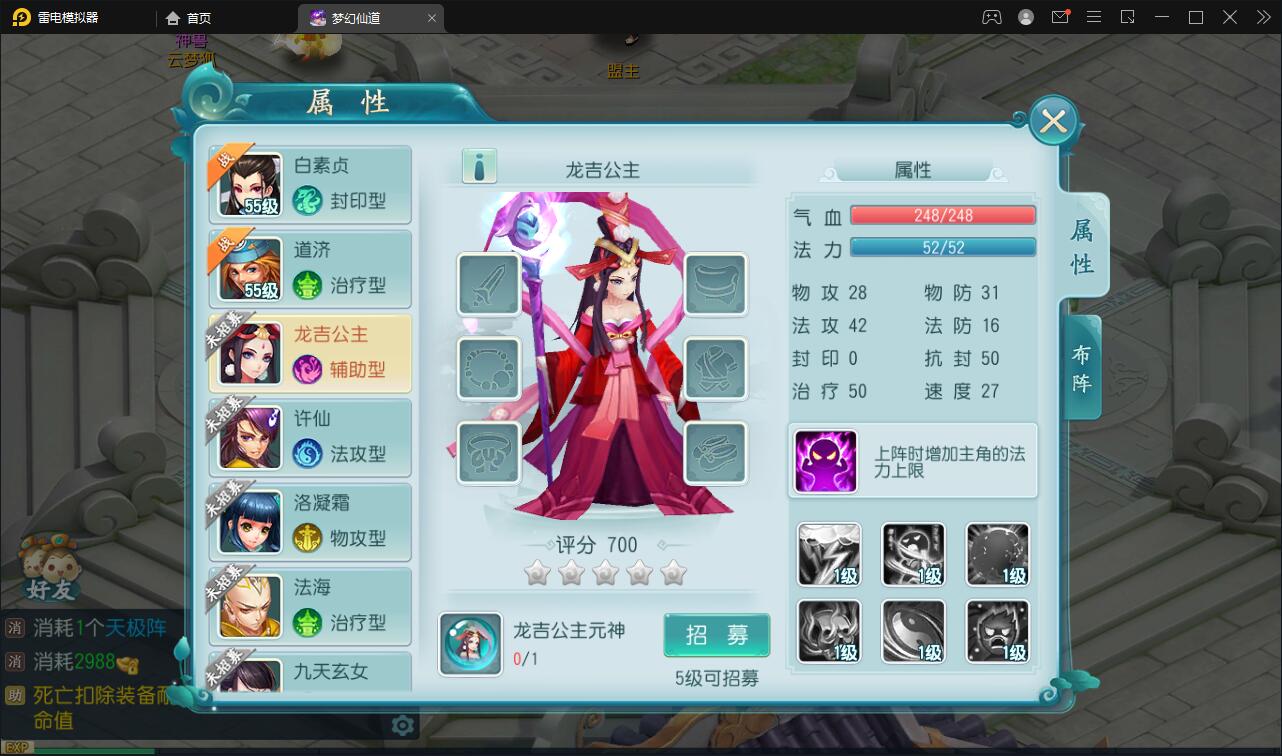Viewport: 1282px width, 756px height.
Task: Click 龙吉公主元神 avatar thumbnail
Action: (470, 645)
